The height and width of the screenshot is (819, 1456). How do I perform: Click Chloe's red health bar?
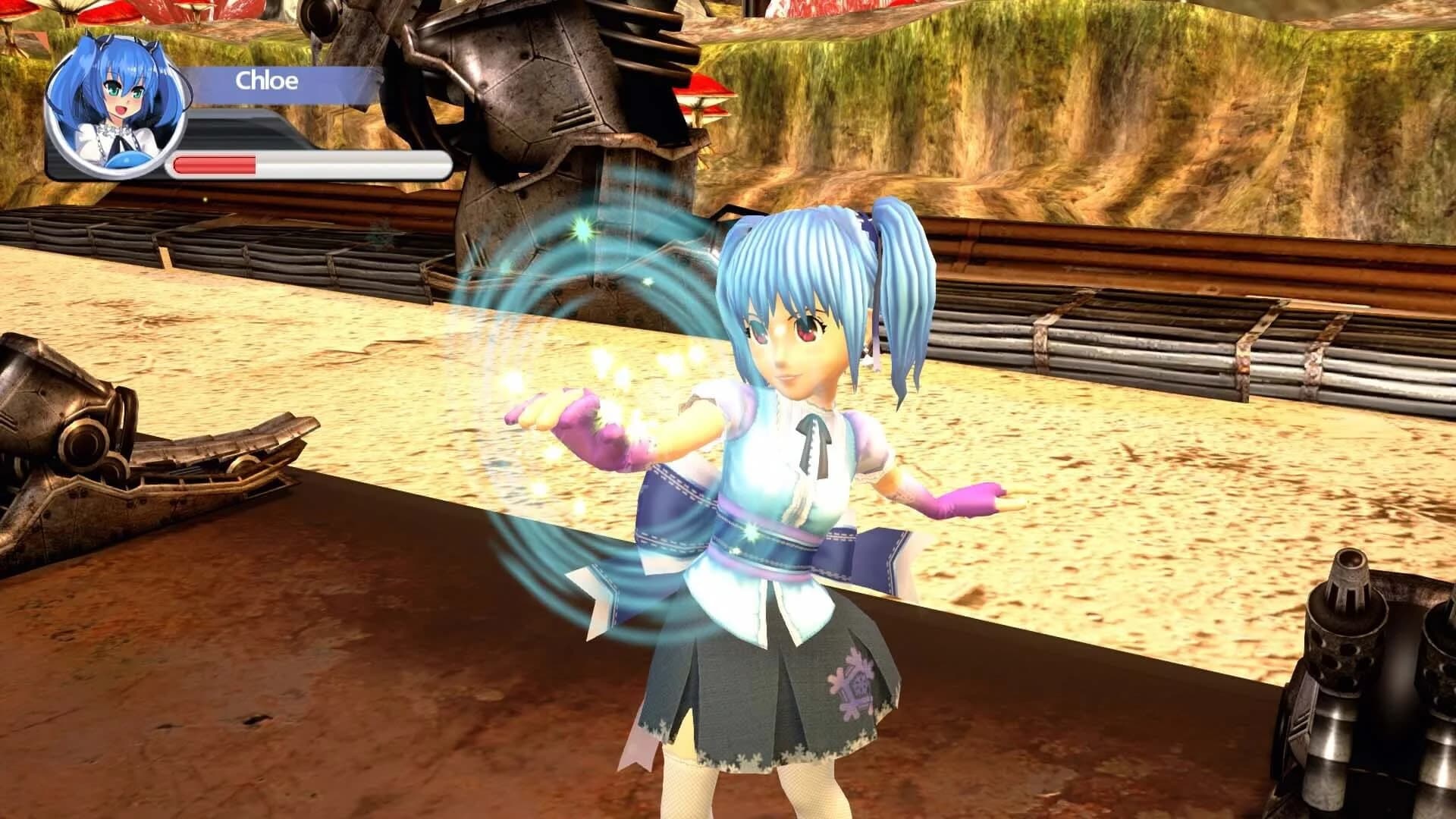click(216, 162)
